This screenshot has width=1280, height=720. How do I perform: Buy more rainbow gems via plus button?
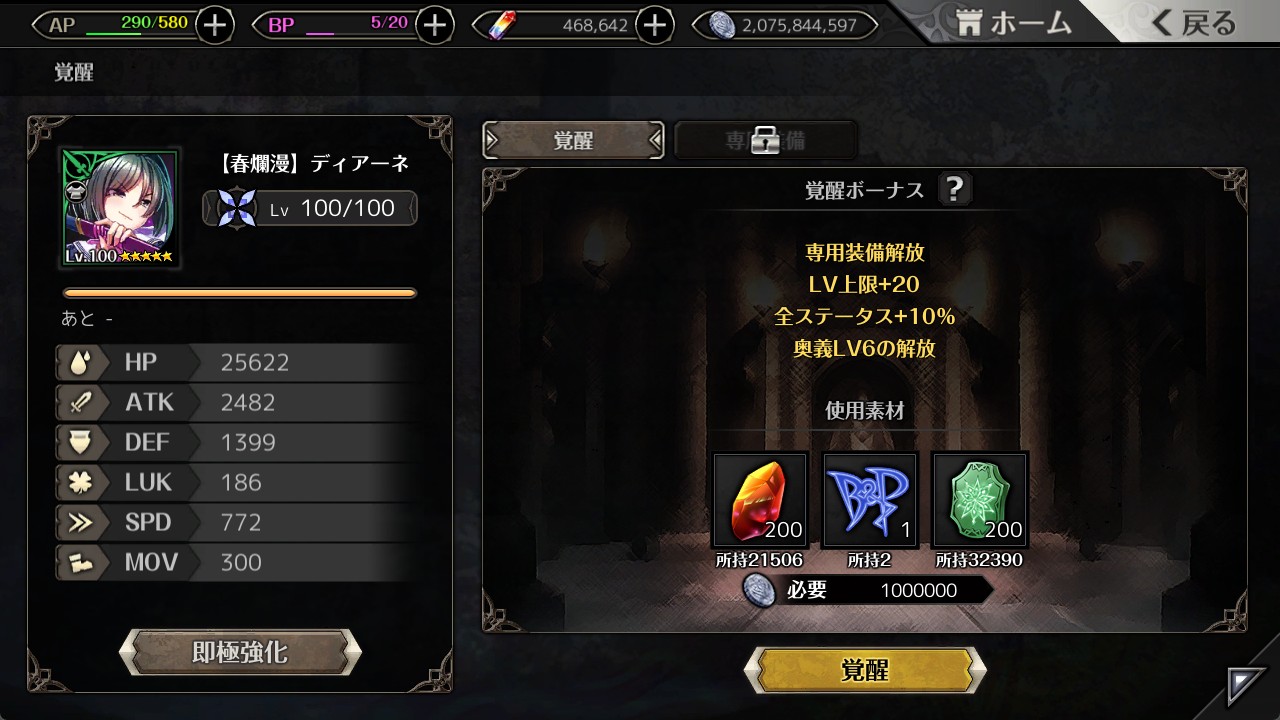click(x=654, y=25)
